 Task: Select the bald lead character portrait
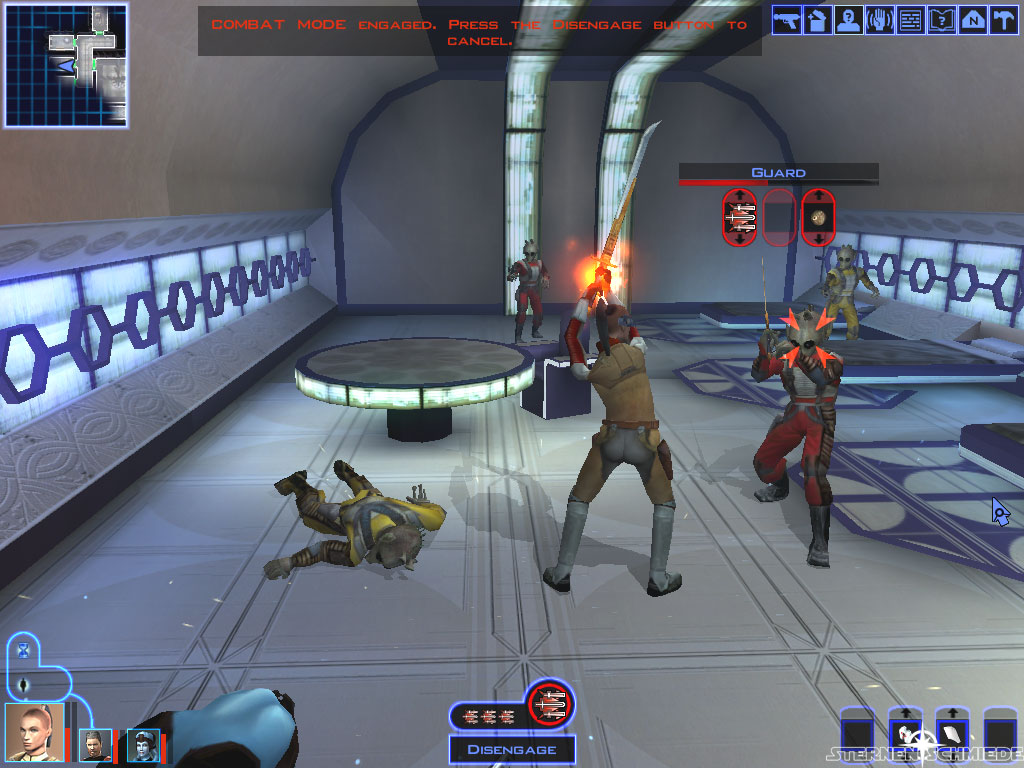[35, 733]
